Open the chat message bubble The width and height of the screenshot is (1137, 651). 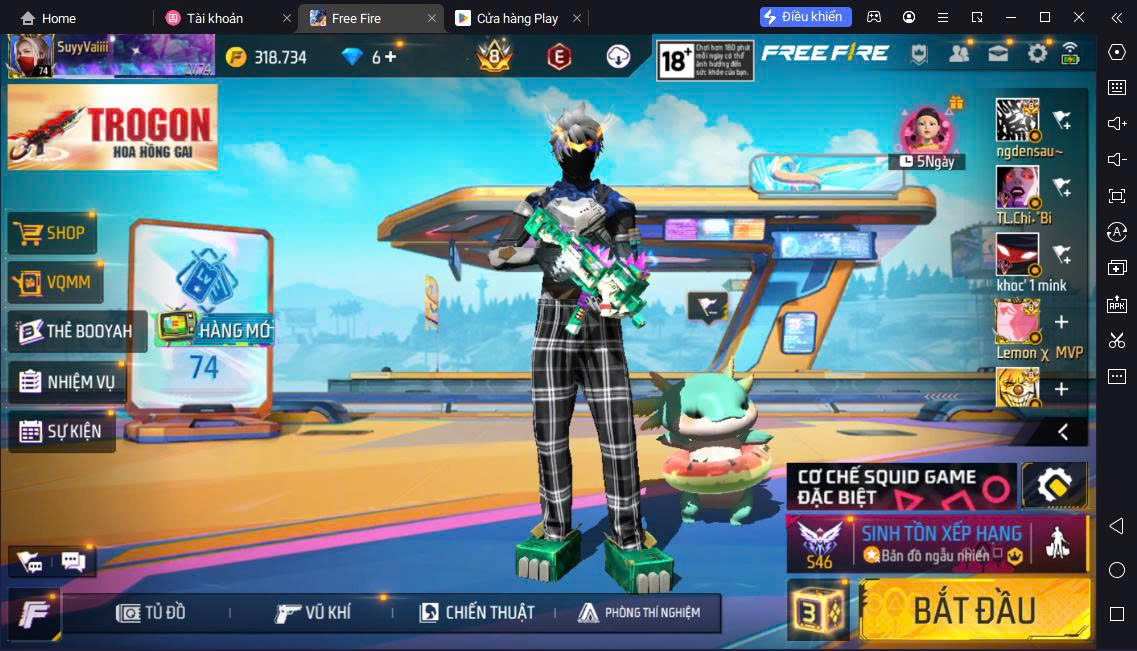[73, 561]
